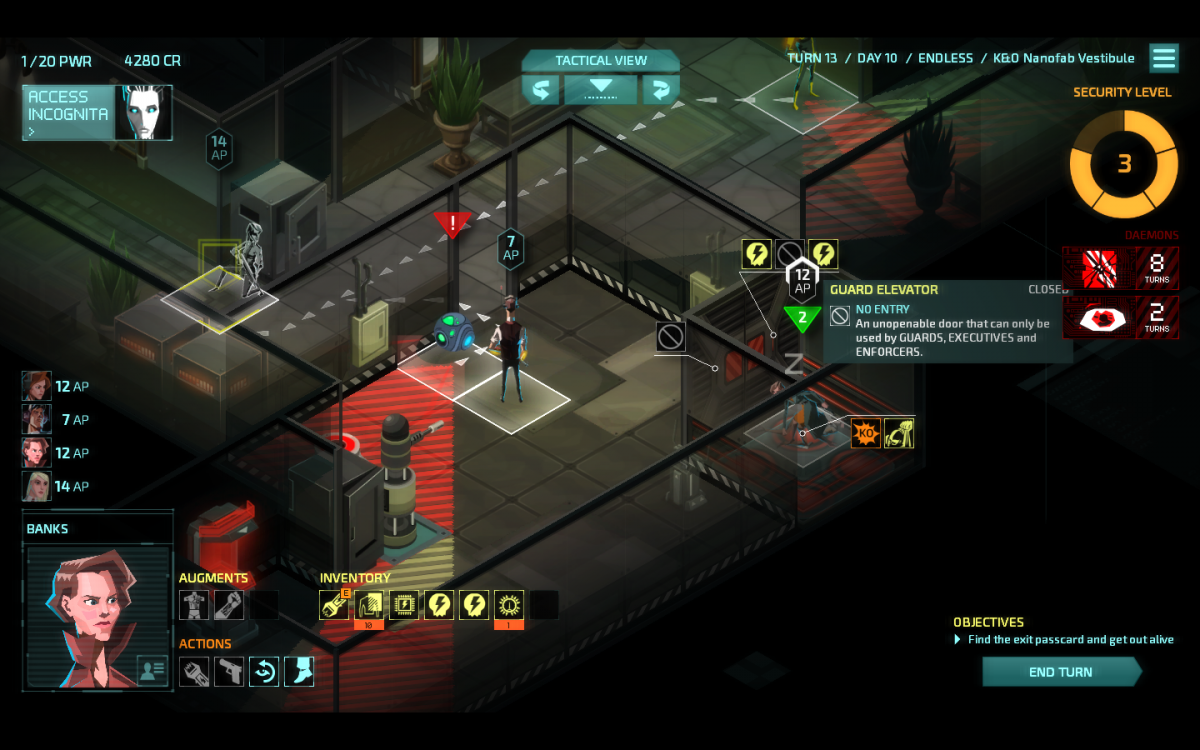Click the daemon icon with 2 turns
Screen dimensions: 1200x750
(1098, 318)
